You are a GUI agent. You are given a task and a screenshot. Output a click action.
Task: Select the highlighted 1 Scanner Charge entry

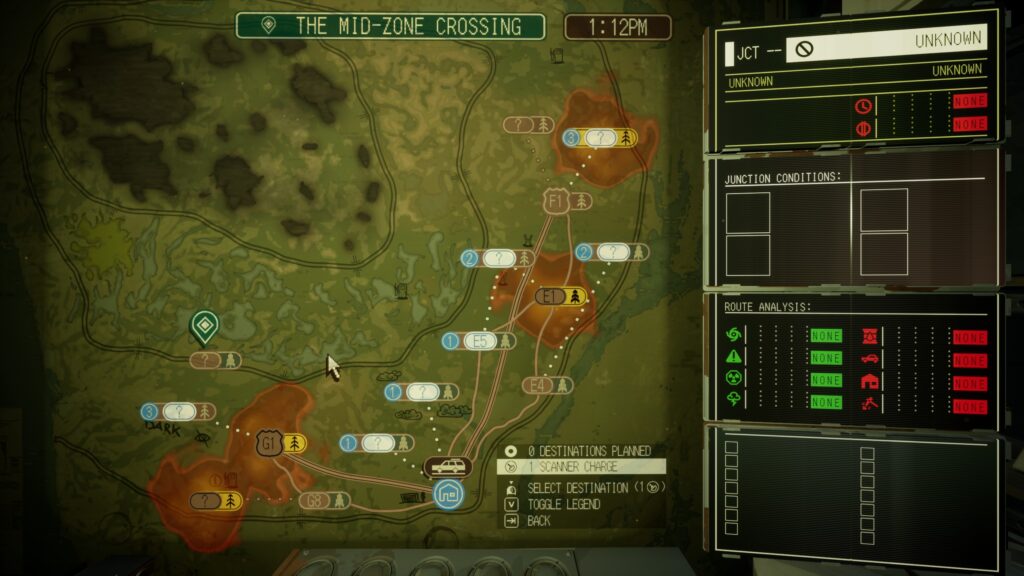tap(566, 466)
